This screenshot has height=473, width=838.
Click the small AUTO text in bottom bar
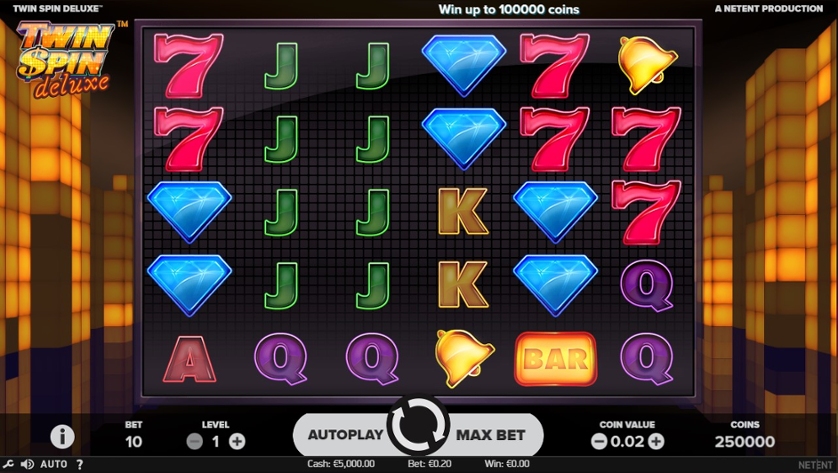(x=54, y=465)
